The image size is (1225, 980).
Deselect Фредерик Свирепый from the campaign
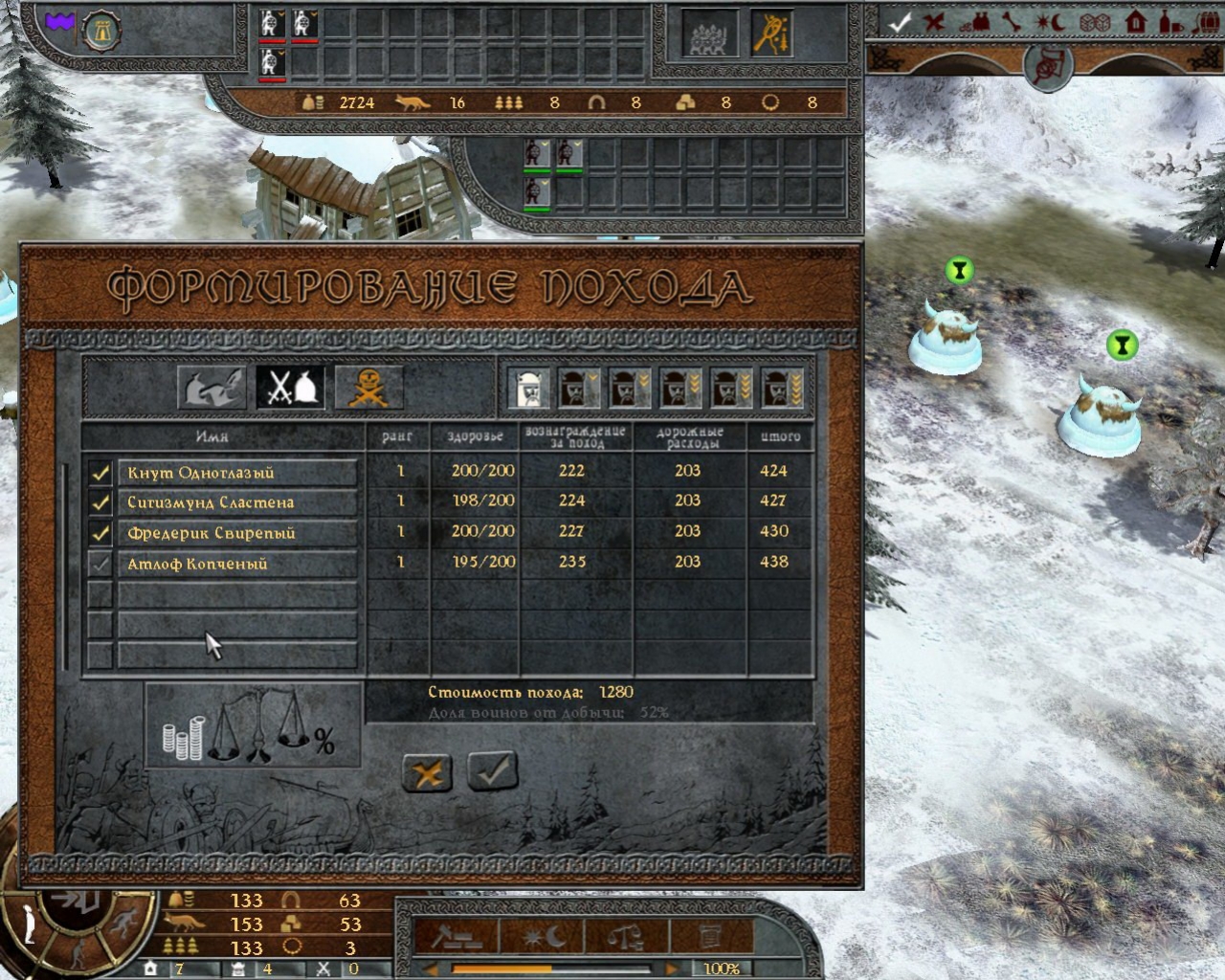100,533
